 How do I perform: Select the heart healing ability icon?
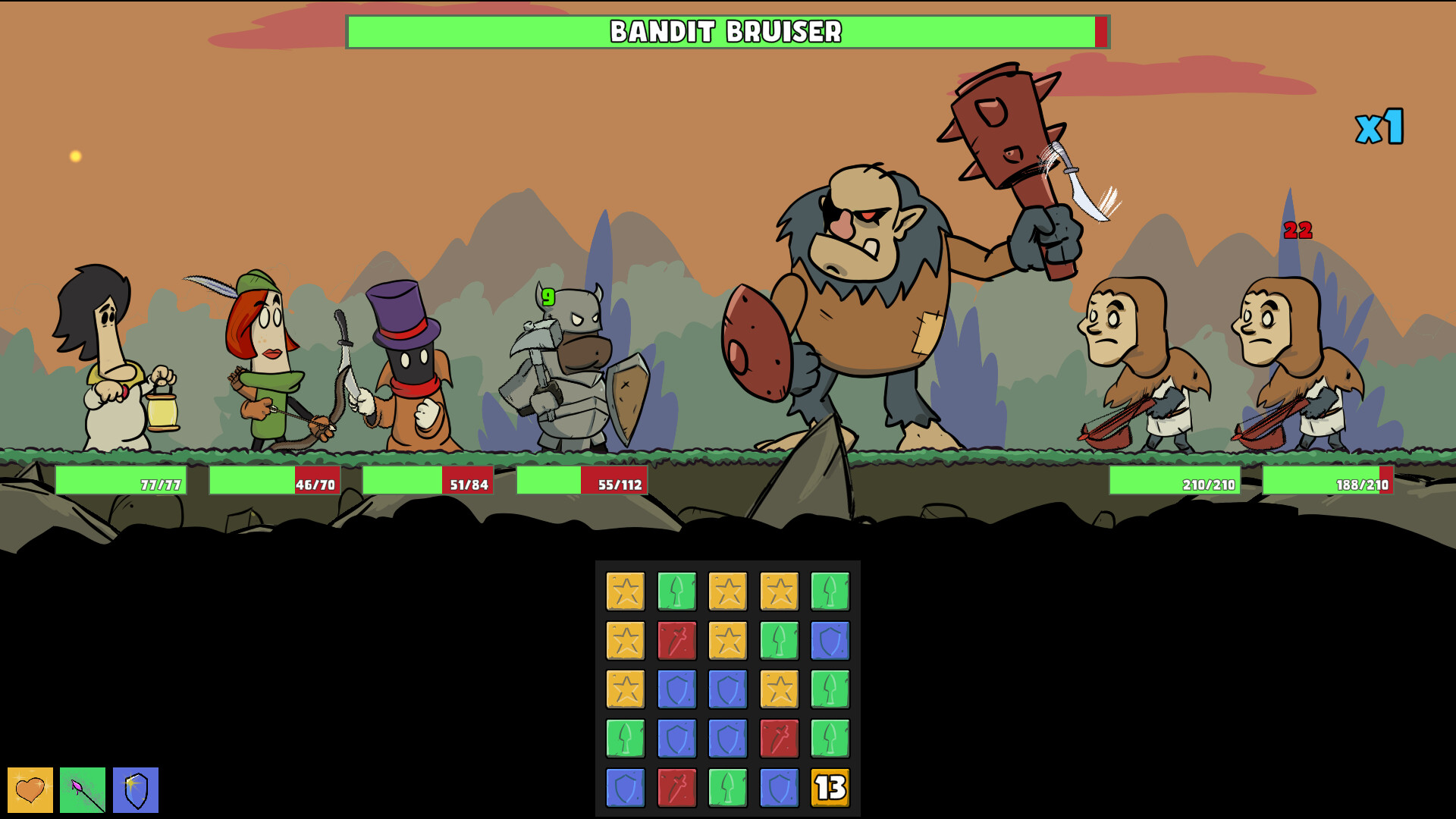[30, 789]
